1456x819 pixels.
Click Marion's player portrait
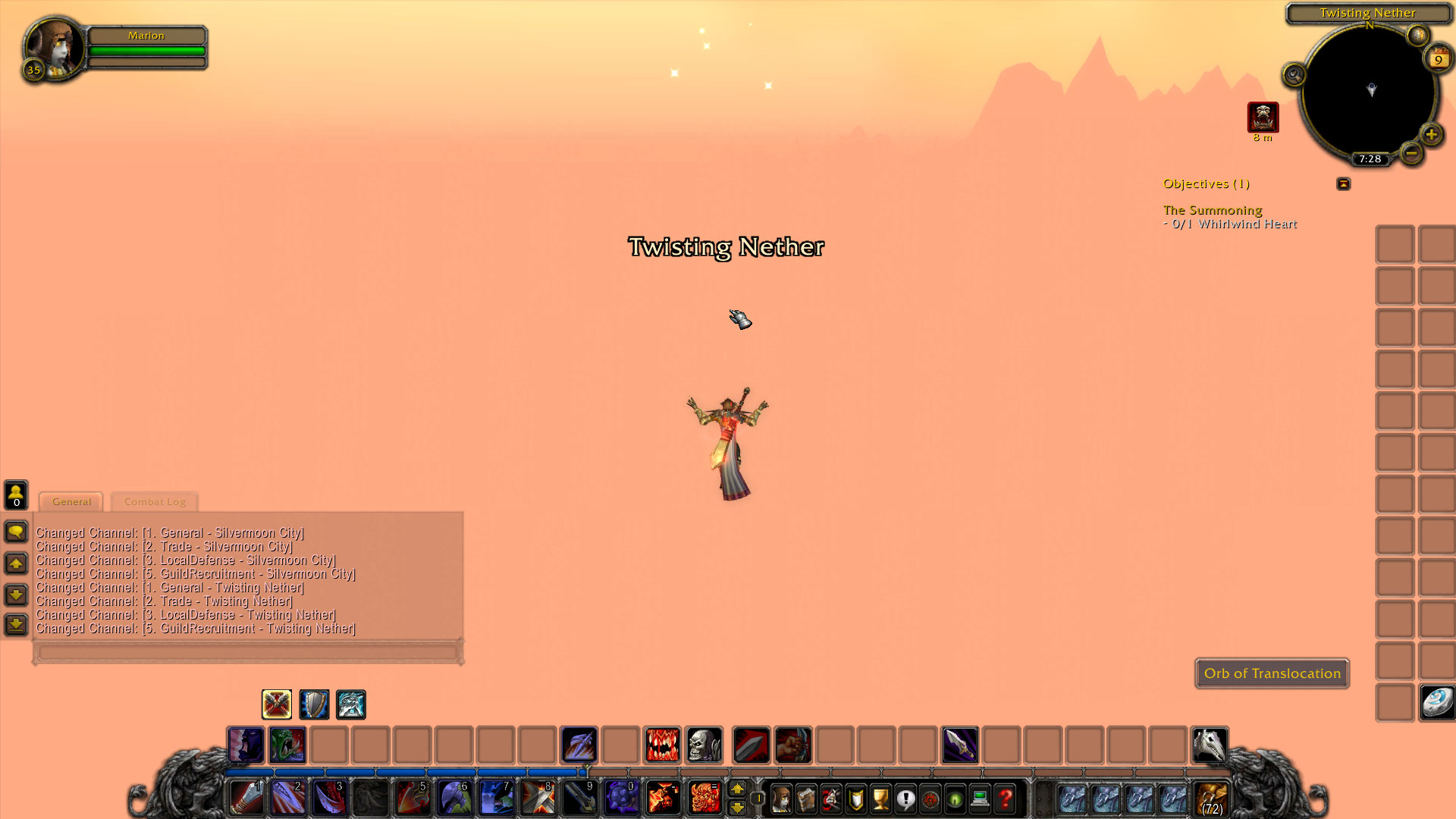(x=53, y=48)
